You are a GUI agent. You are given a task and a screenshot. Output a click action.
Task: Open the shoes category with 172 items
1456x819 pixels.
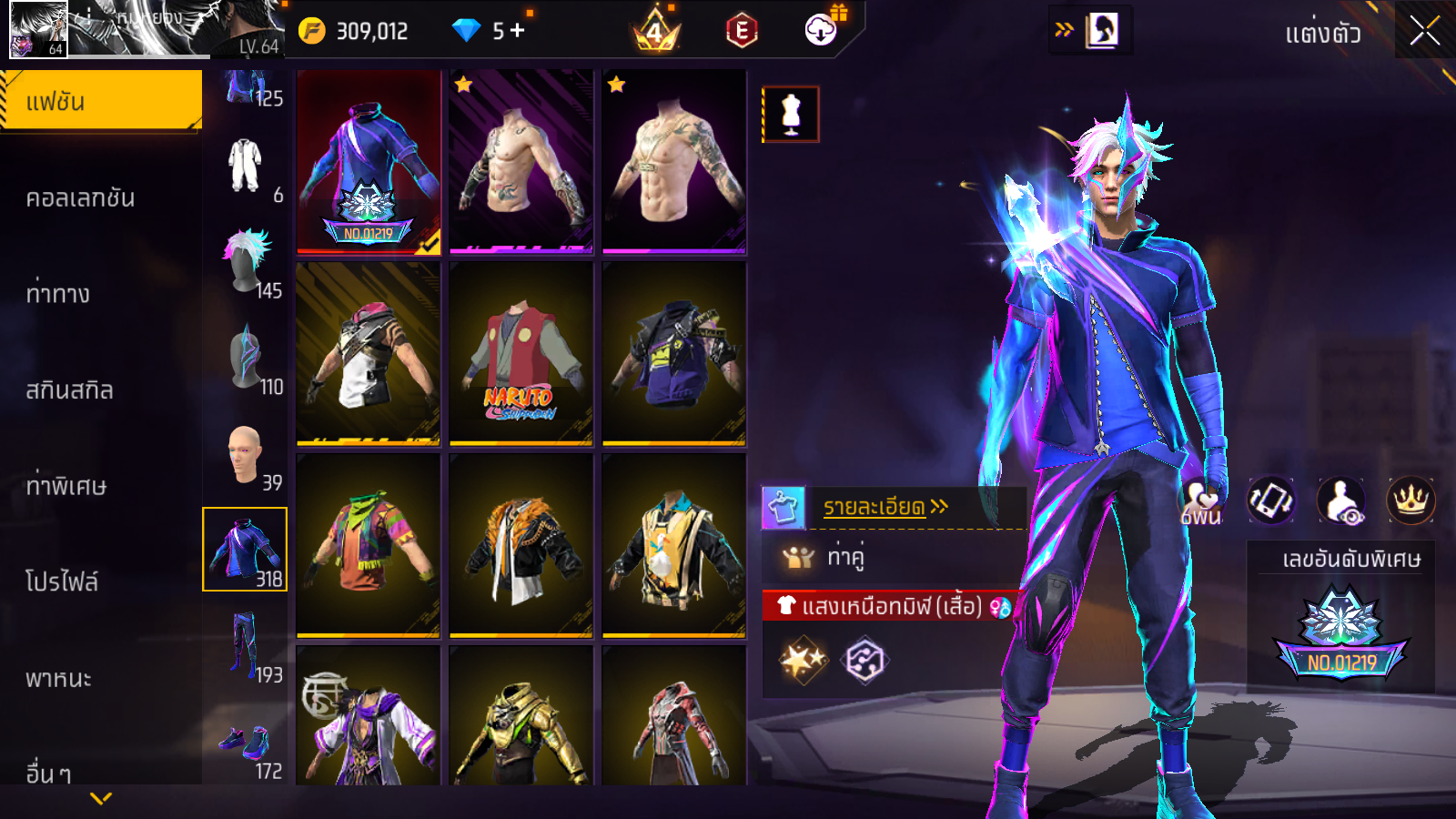246,746
